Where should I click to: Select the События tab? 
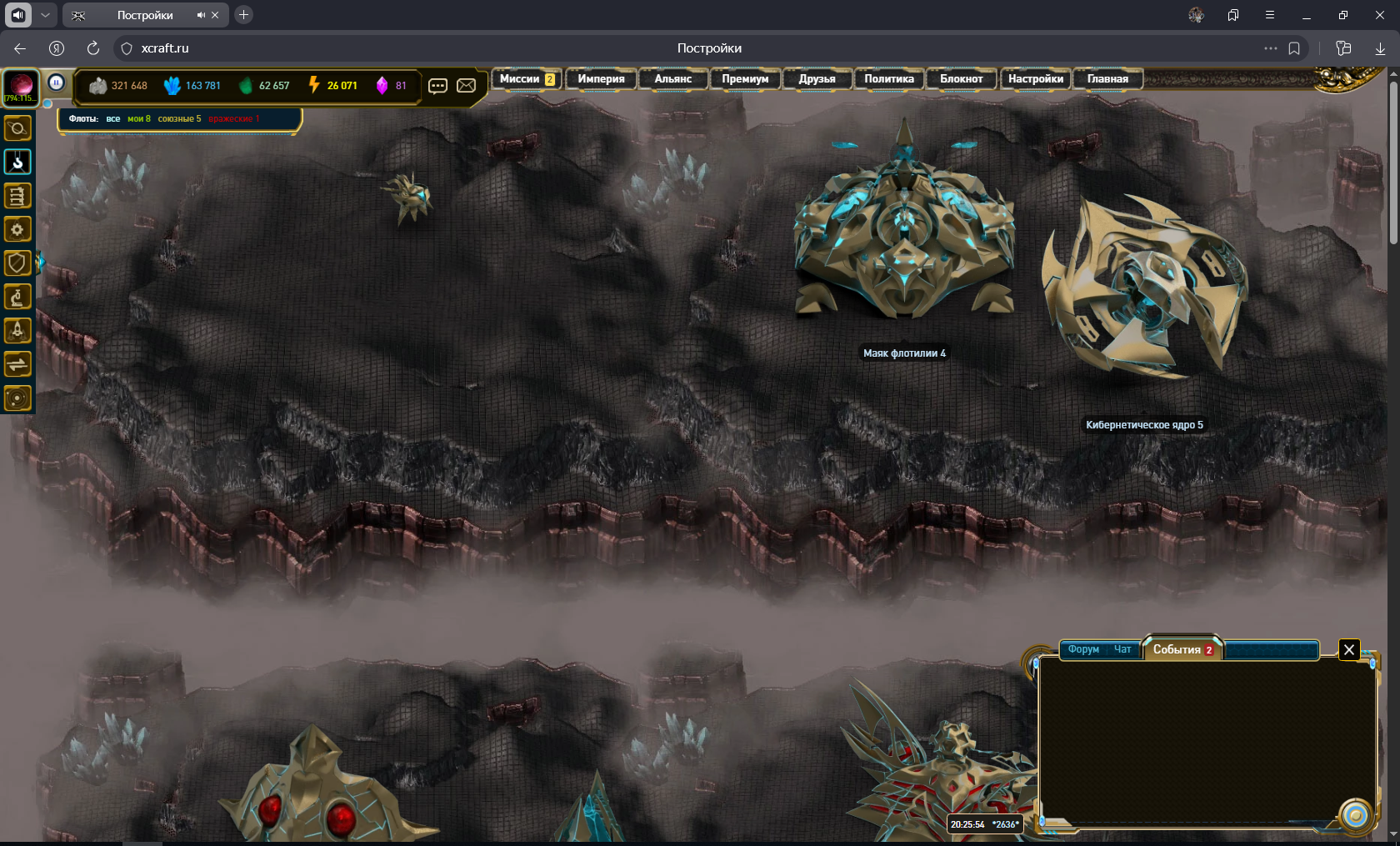point(1182,649)
